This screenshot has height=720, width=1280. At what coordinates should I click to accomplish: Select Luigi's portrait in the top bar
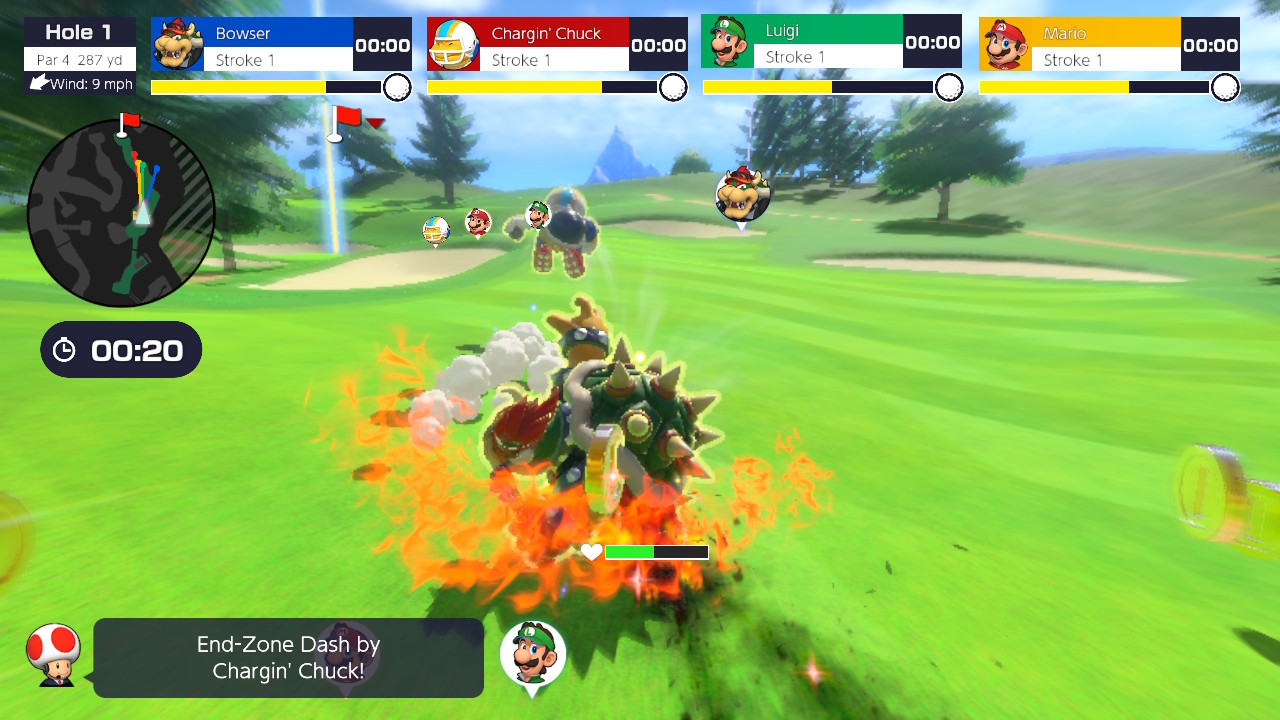727,42
